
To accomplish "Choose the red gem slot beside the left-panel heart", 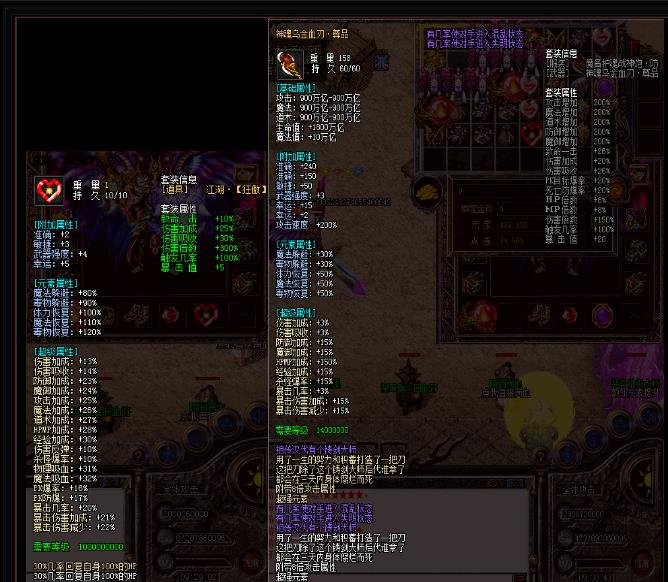I will point(168,316).
